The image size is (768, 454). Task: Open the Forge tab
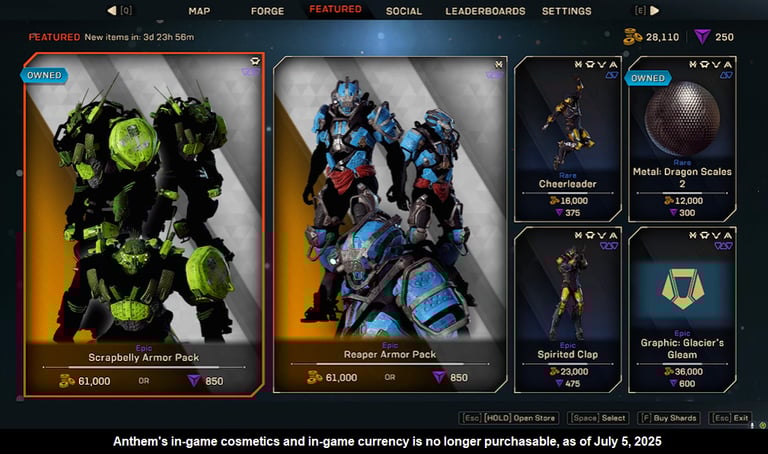[x=267, y=11]
